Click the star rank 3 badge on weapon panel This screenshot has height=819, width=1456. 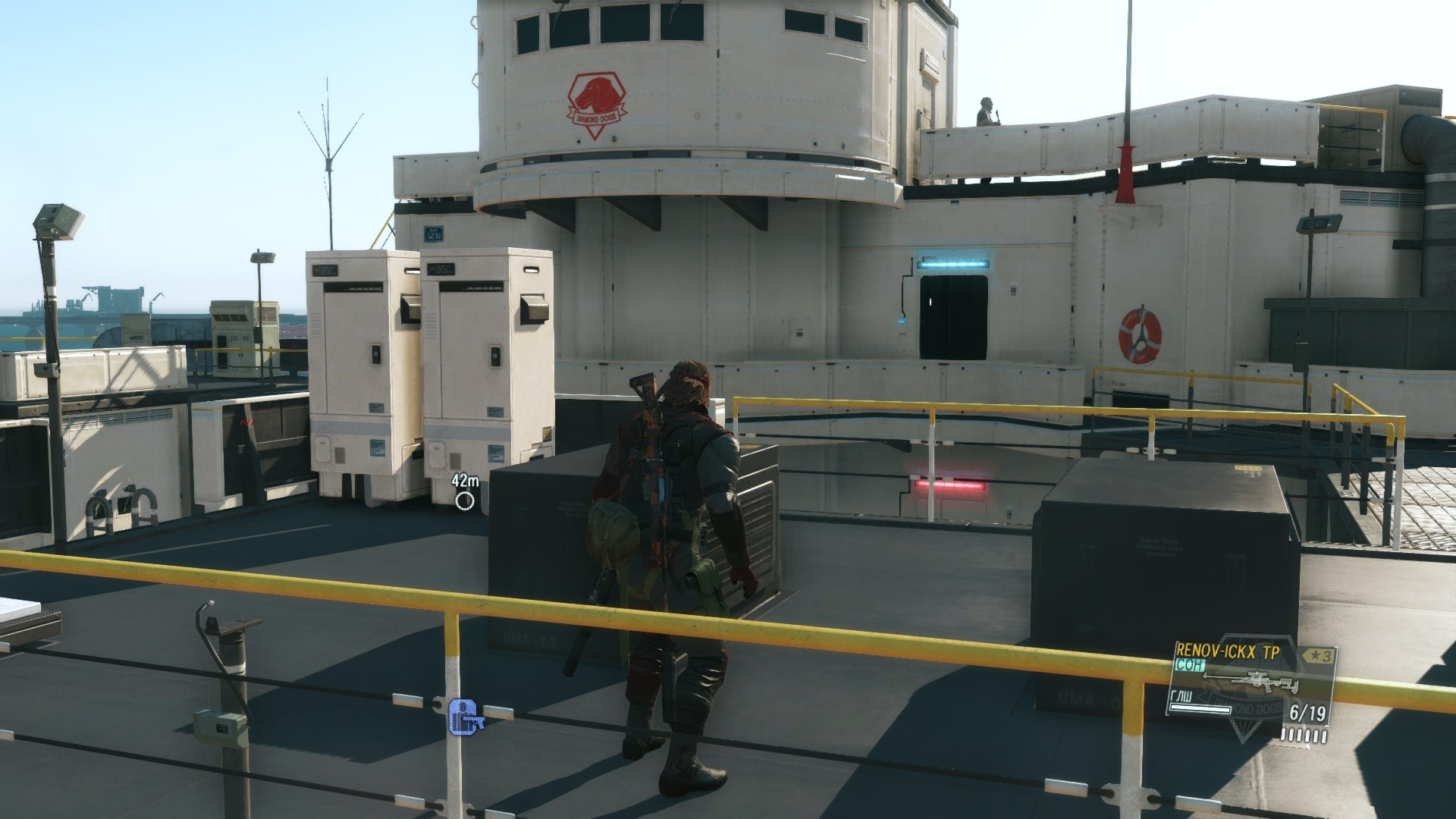click(x=1319, y=654)
